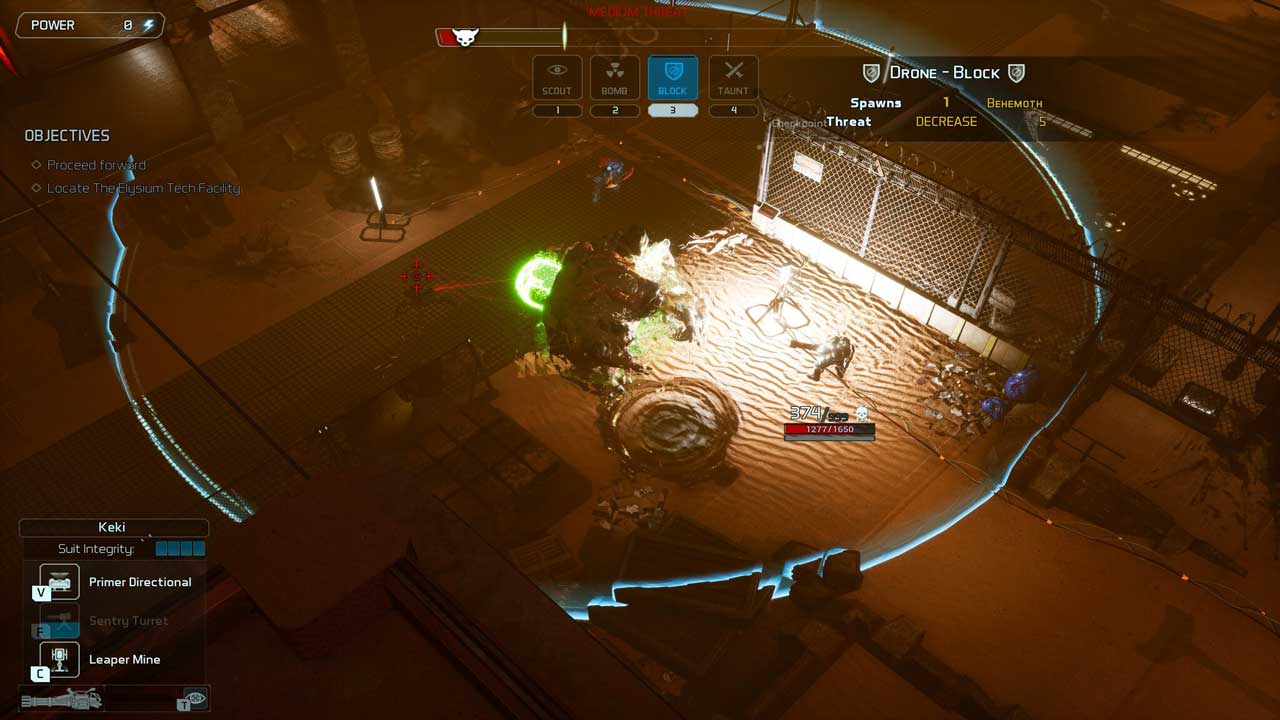Select the Locate Elysium Tech Facility objective
Screen dimensions: 1280x720
(x=143, y=188)
